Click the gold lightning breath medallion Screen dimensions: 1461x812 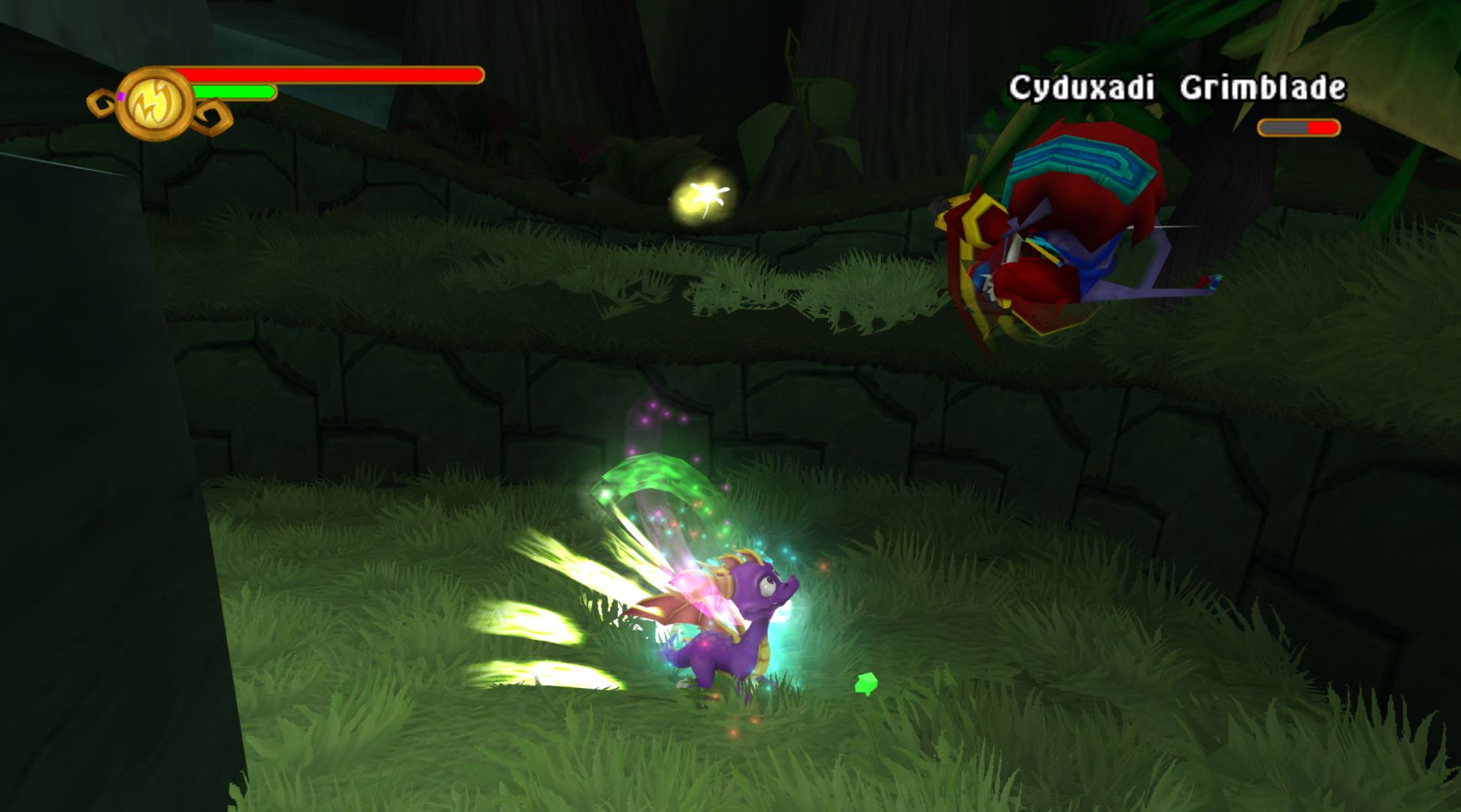[x=155, y=104]
